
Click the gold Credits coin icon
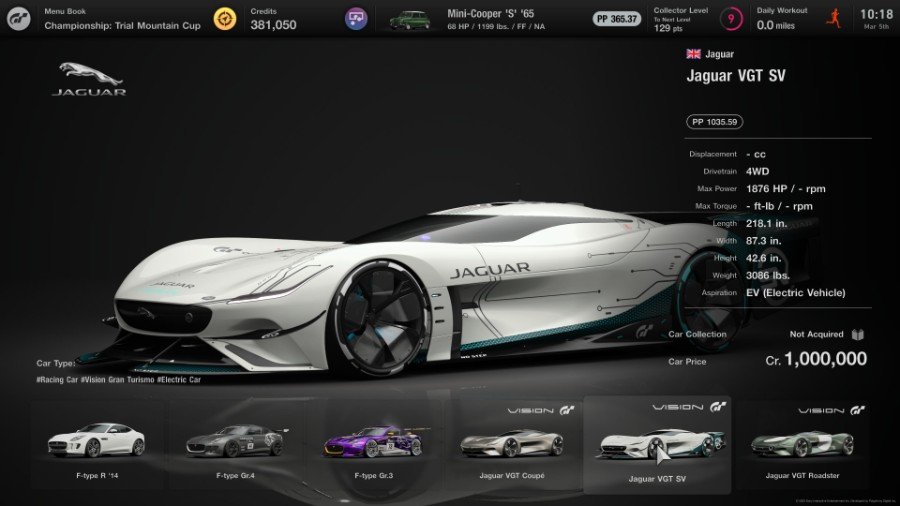tap(226, 18)
